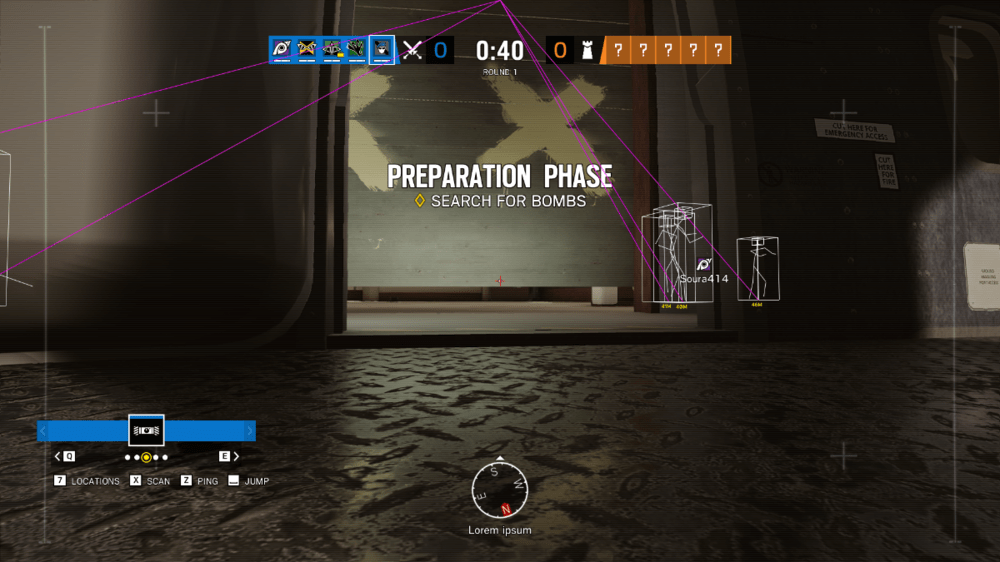Select the highlighted operator portrait in the team bar
Screen dimensions: 1000x562
(381, 49)
